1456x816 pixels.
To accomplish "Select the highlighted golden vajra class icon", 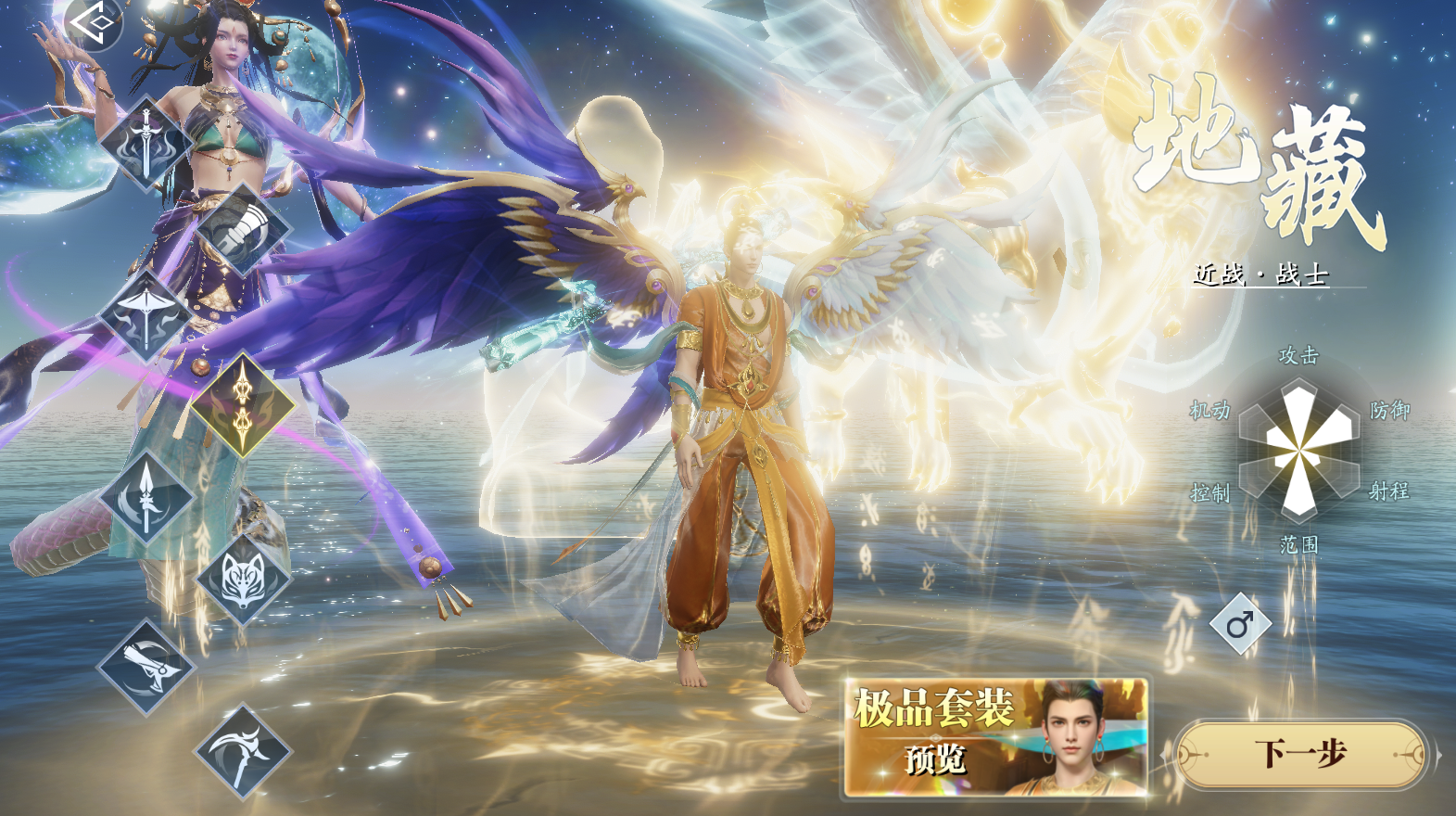I will [243, 404].
